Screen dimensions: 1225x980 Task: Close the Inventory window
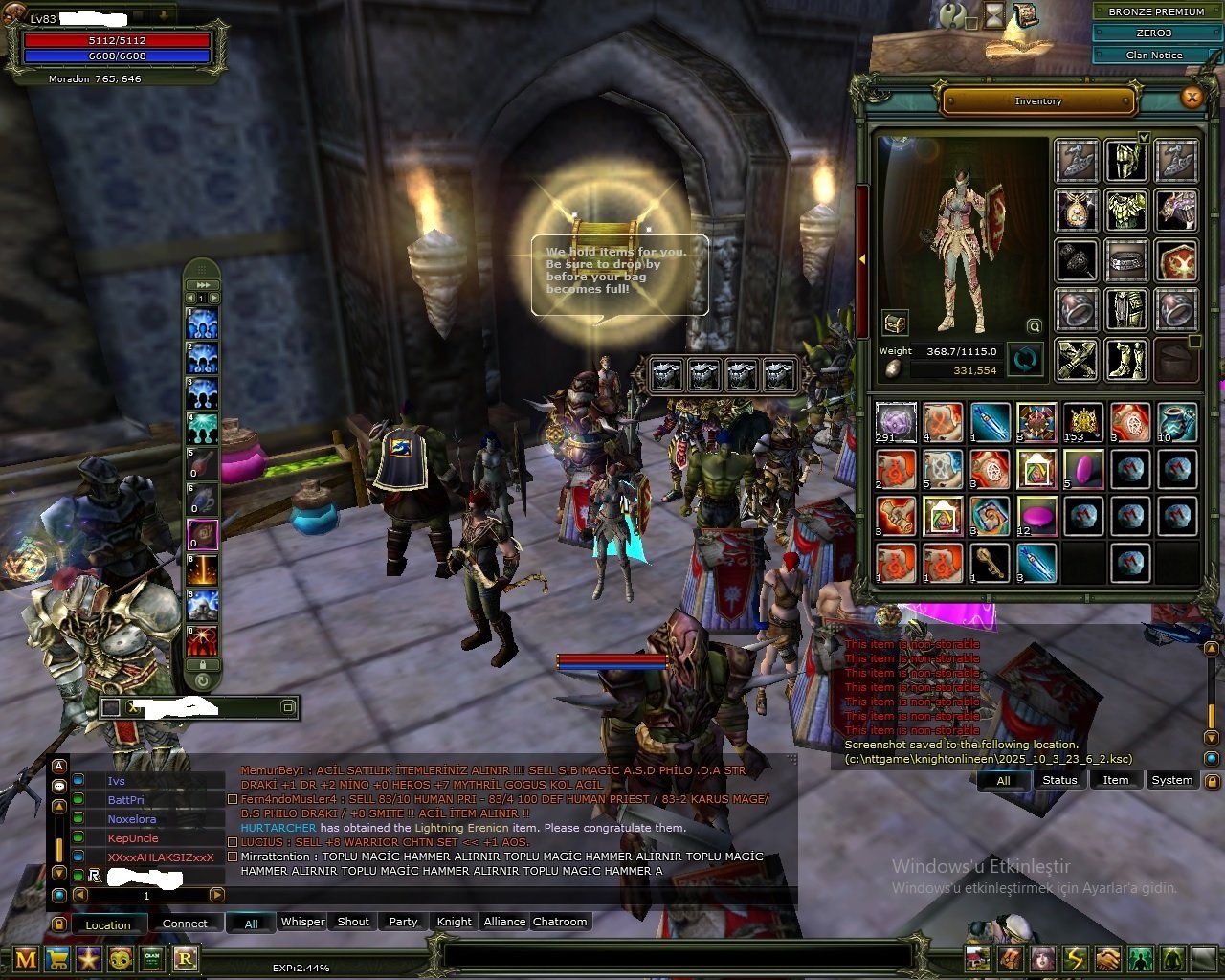point(1192,98)
